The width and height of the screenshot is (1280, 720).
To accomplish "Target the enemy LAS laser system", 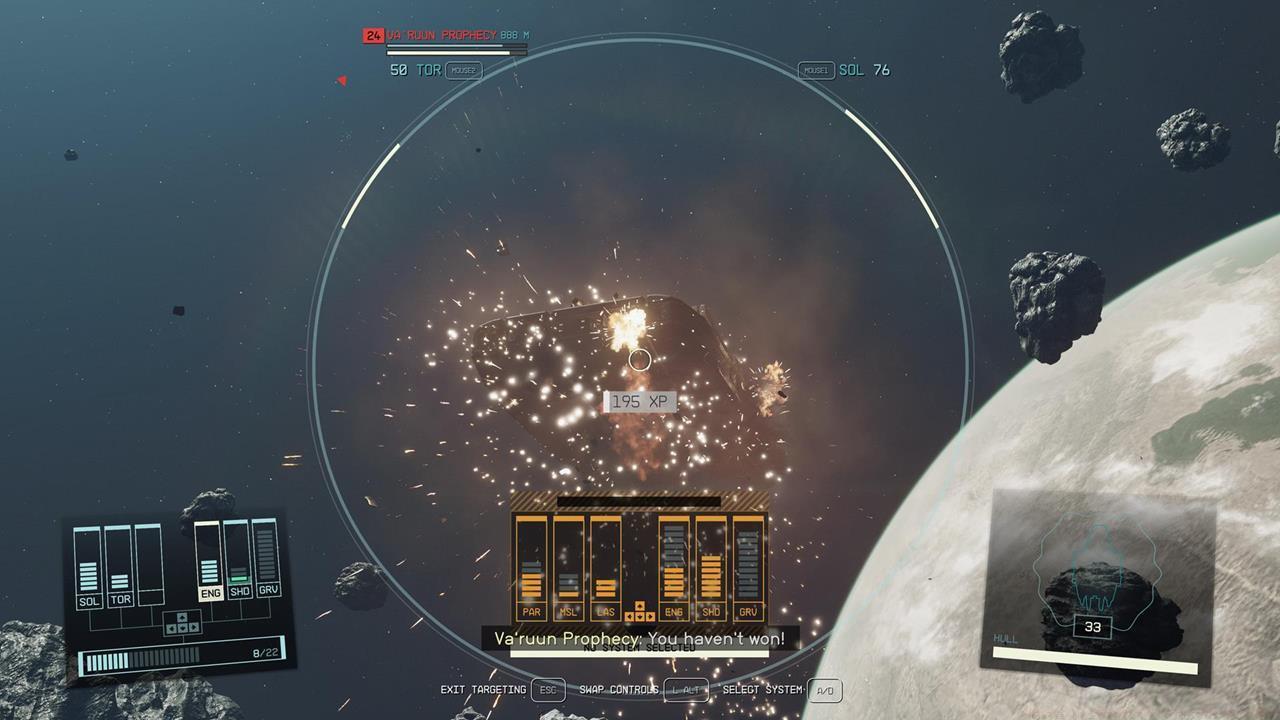I will click(605, 567).
